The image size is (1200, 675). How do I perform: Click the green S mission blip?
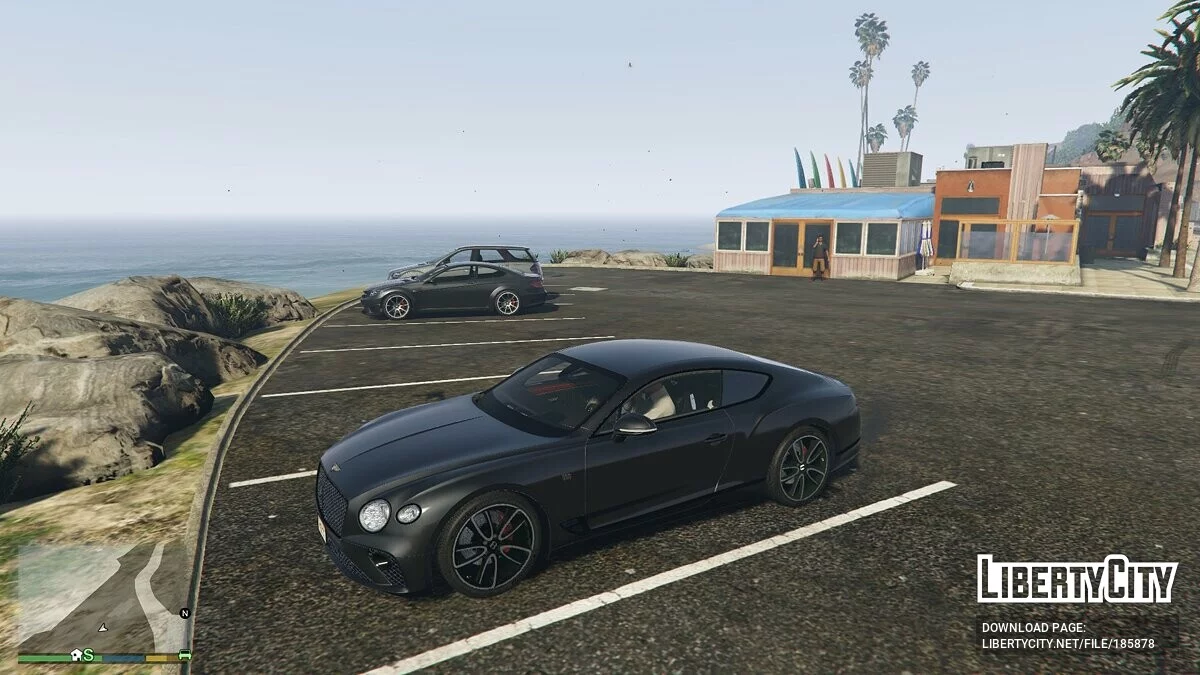coord(89,655)
